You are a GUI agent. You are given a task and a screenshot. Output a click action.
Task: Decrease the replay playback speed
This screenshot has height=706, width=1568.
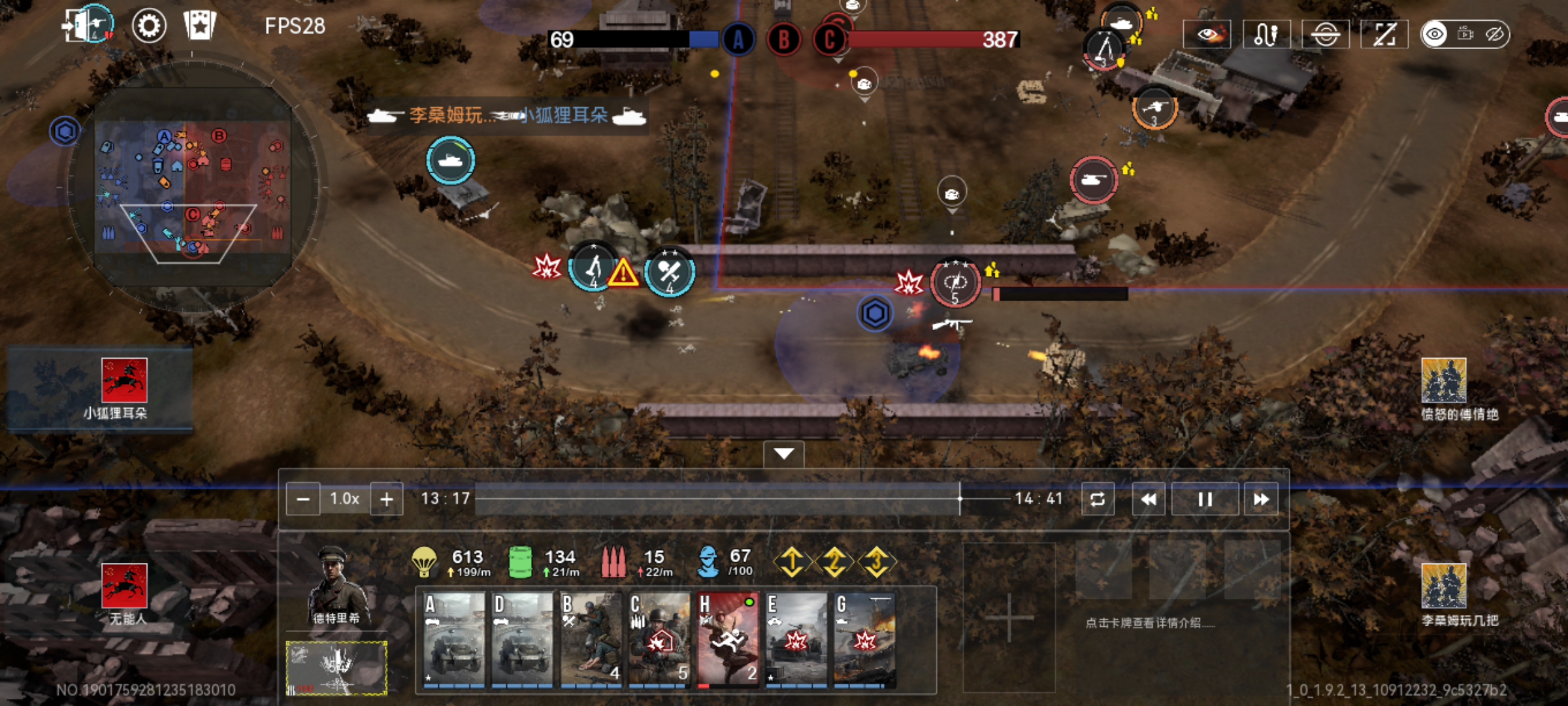coord(303,499)
